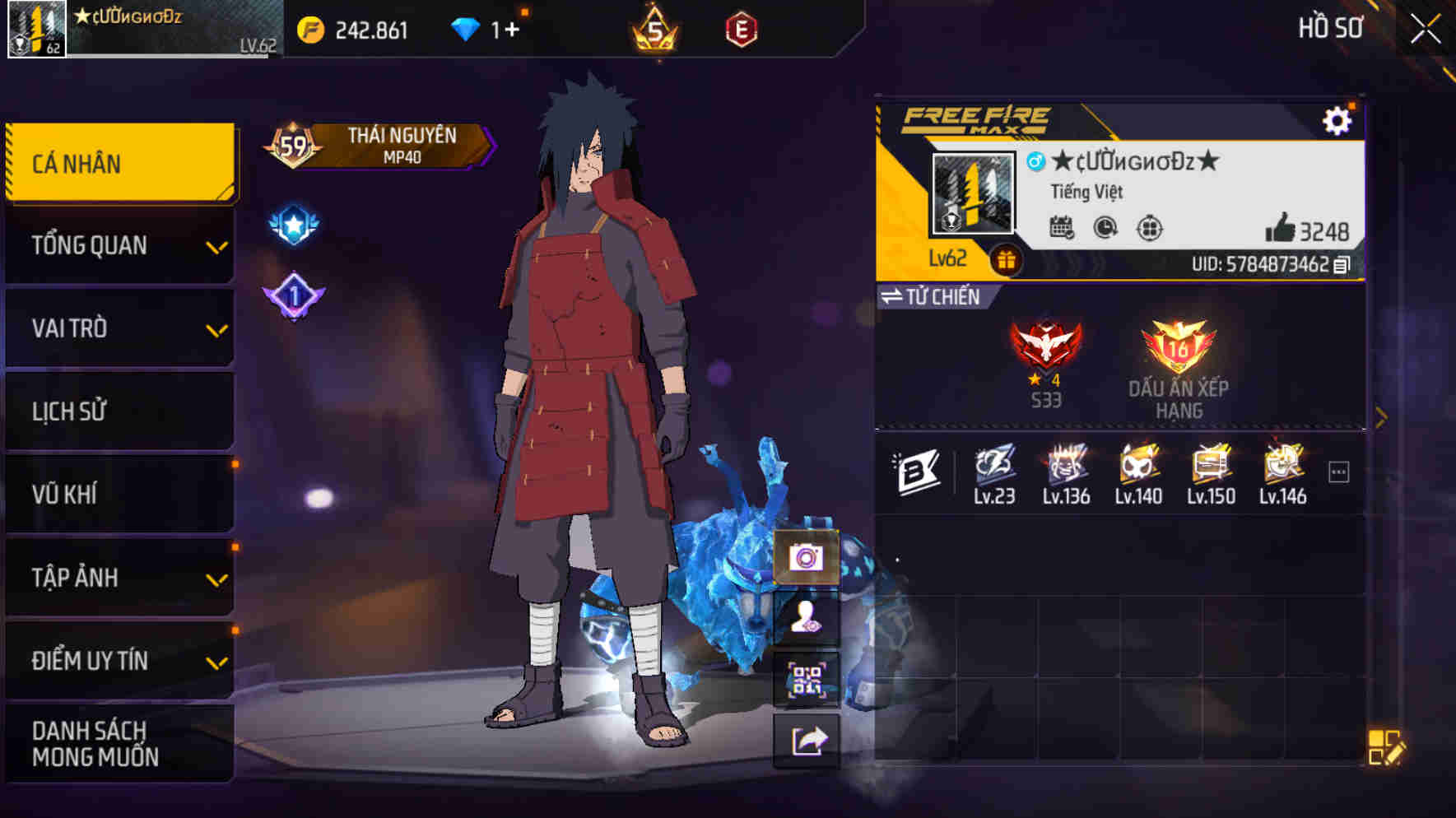Open the profile settings gear icon
The width and height of the screenshot is (1456, 818).
1337,119
